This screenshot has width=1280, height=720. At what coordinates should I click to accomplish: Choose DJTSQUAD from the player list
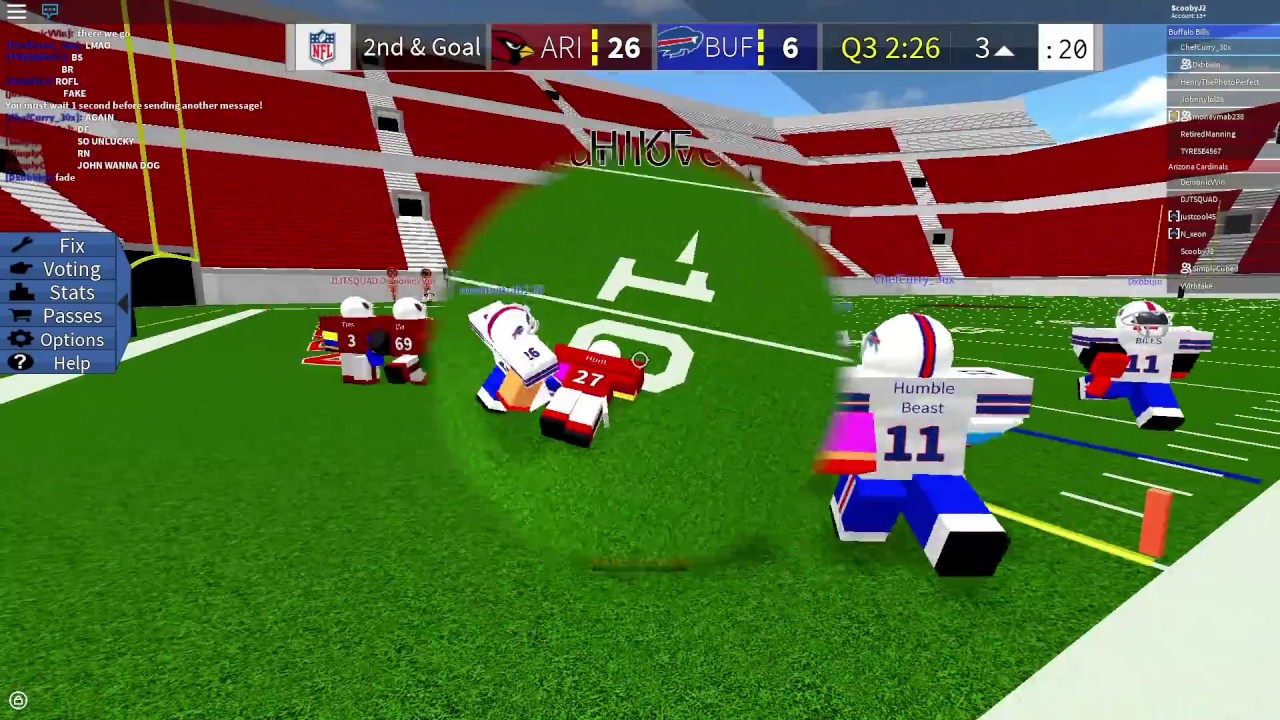(x=1198, y=199)
